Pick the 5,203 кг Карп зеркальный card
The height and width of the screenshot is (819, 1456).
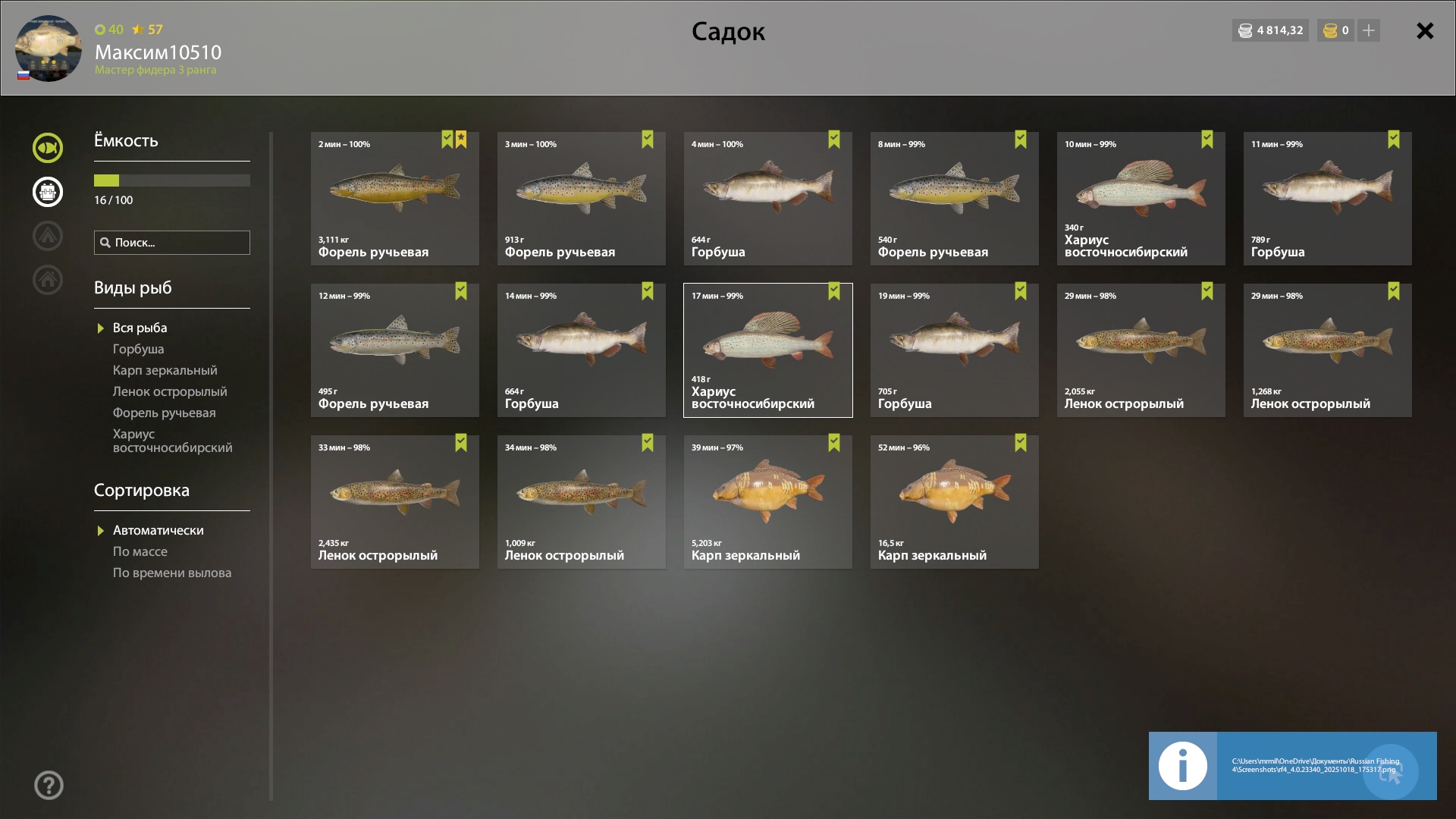767,502
